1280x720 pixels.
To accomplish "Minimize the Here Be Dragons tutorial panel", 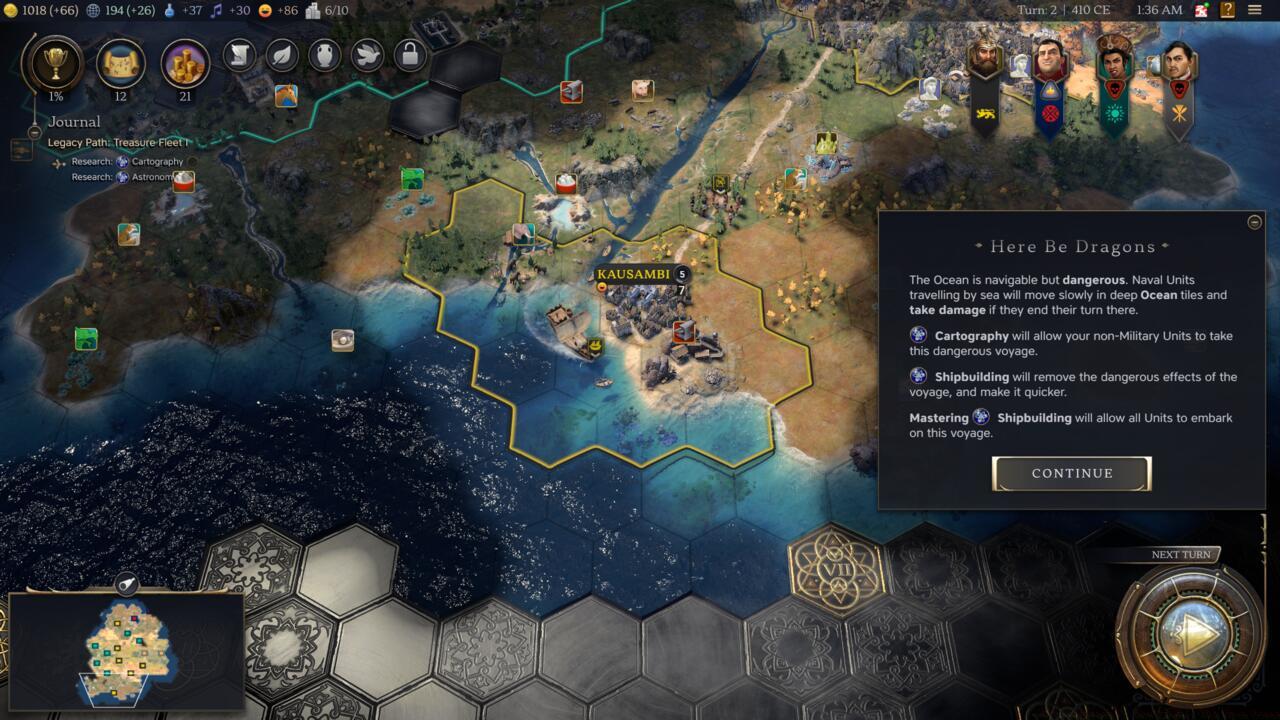I will 1255,222.
